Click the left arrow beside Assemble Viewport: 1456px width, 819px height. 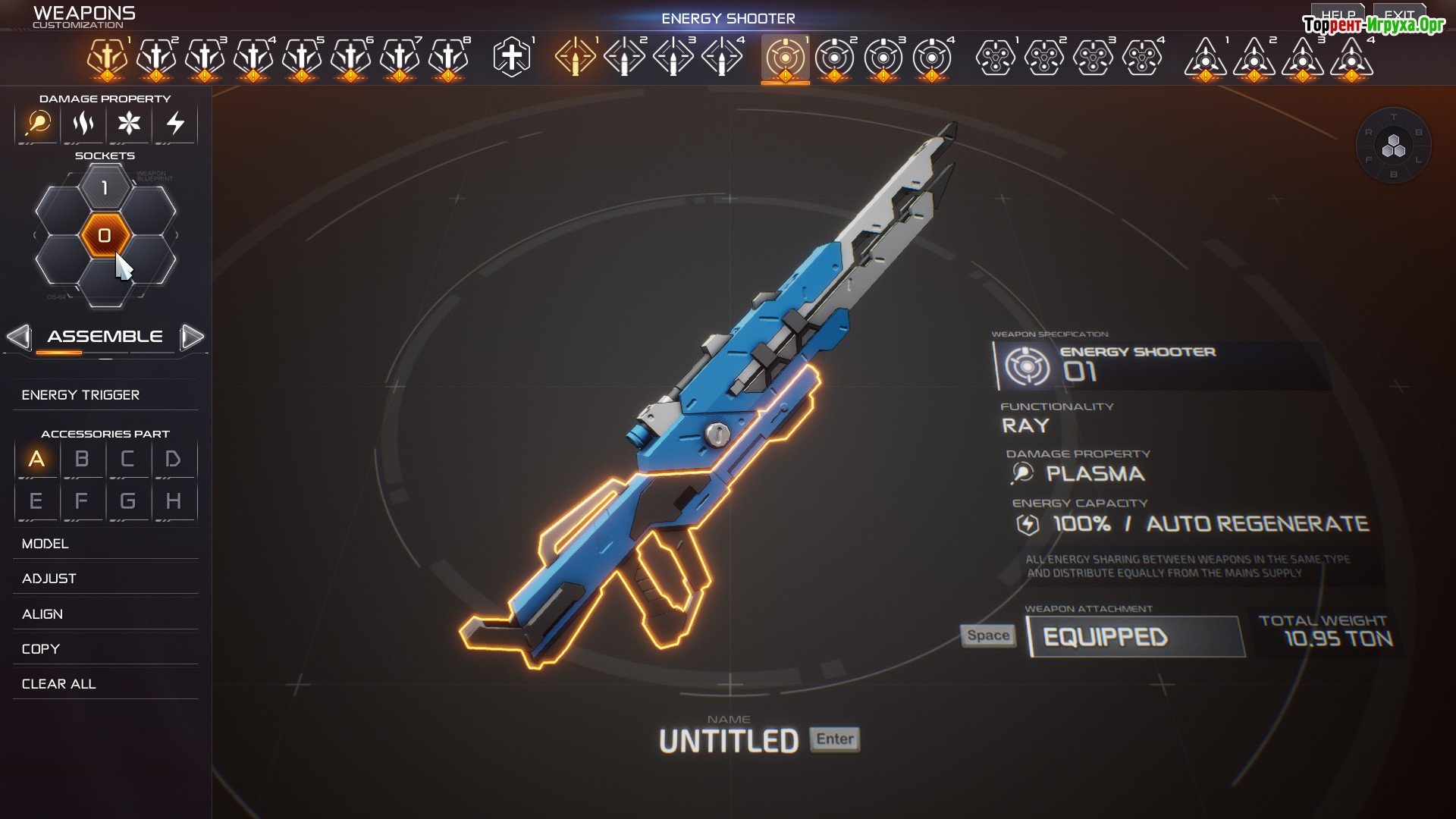[19, 337]
